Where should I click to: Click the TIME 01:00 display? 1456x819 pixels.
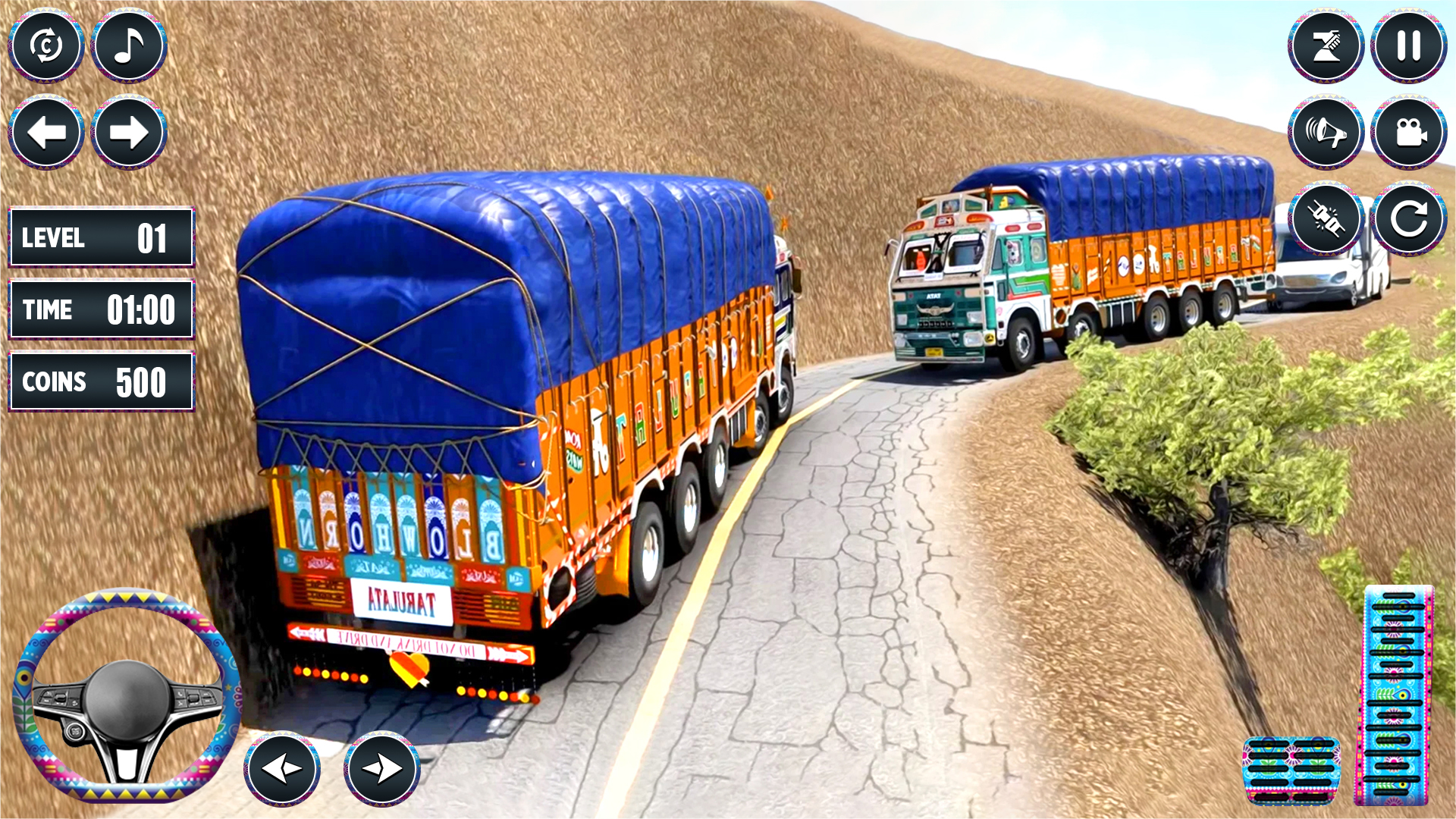101,309
